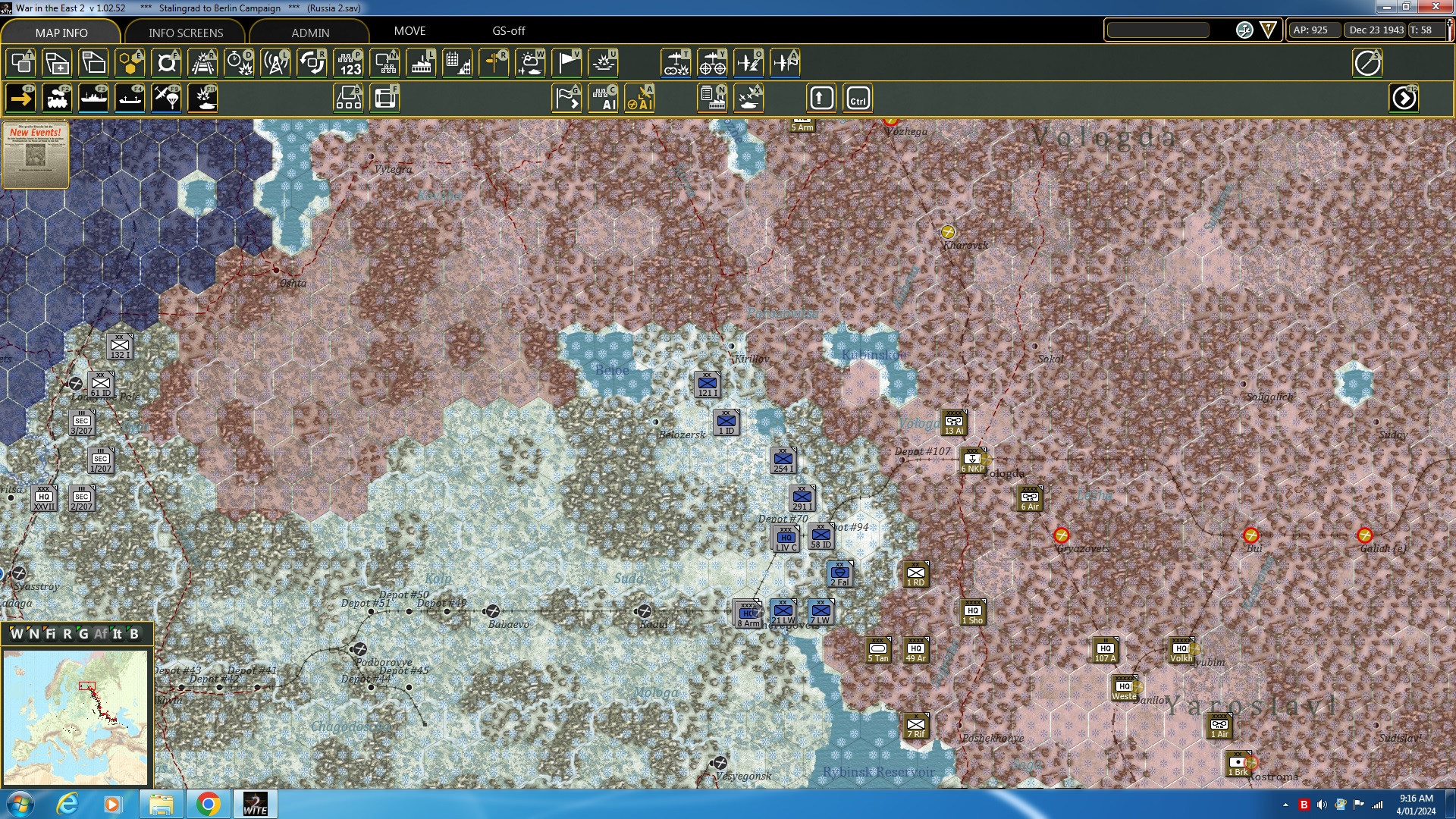Viewport: 1456px width, 819px height.
Task: Select the move mode arrow (F1) icon
Action: [x=20, y=98]
